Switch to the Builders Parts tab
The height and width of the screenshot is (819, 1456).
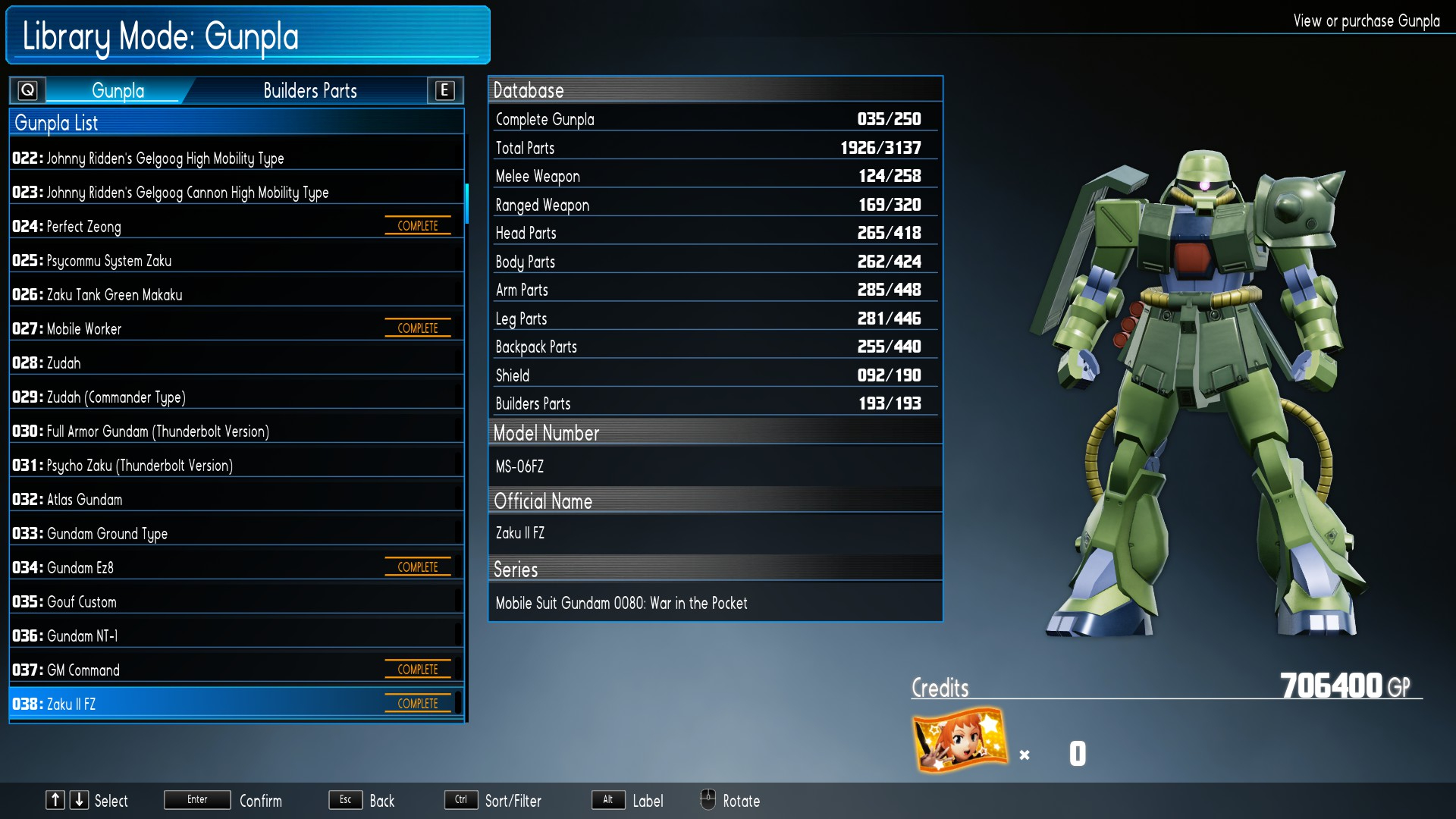point(309,91)
